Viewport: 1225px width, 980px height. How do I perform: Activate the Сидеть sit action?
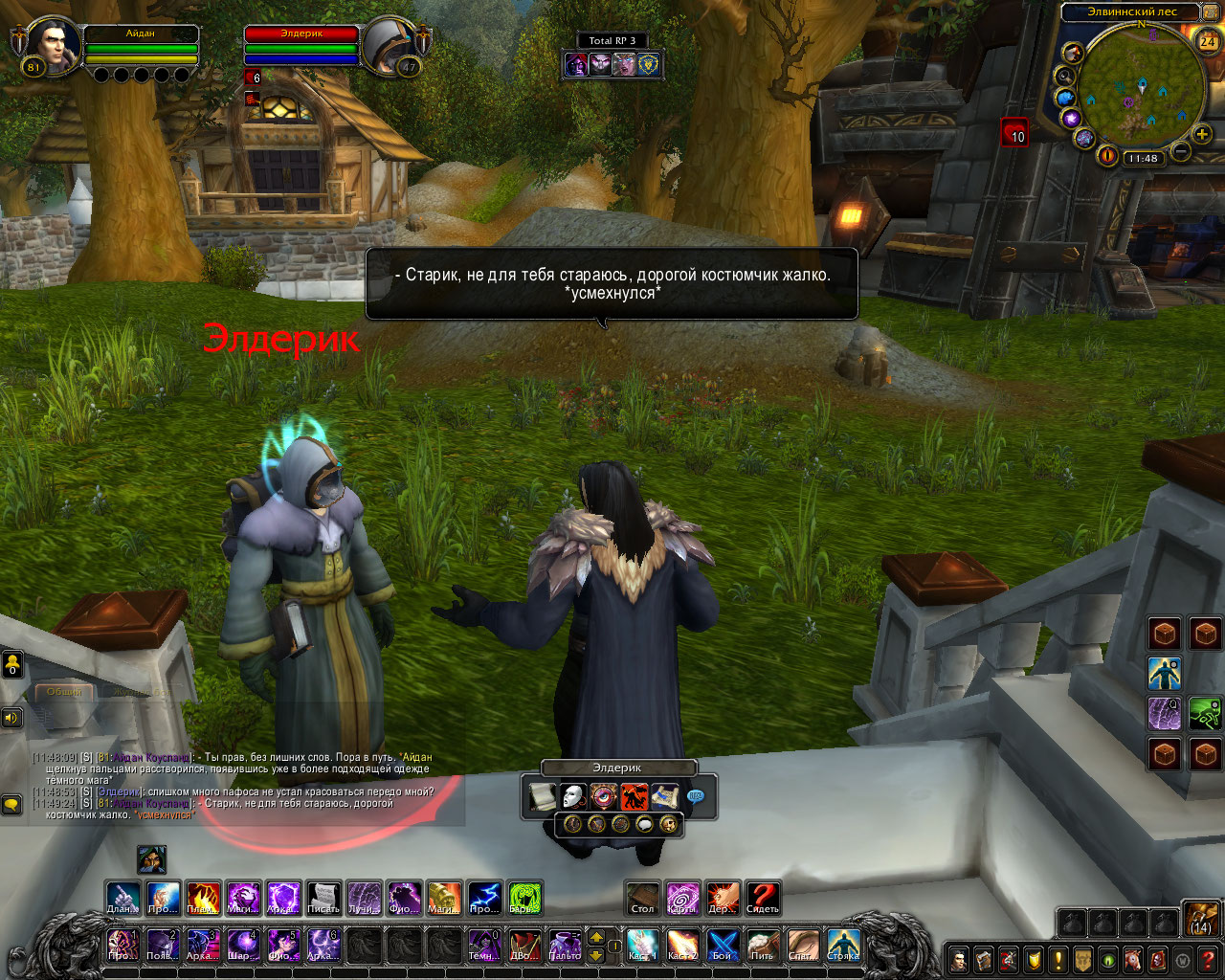[763, 898]
